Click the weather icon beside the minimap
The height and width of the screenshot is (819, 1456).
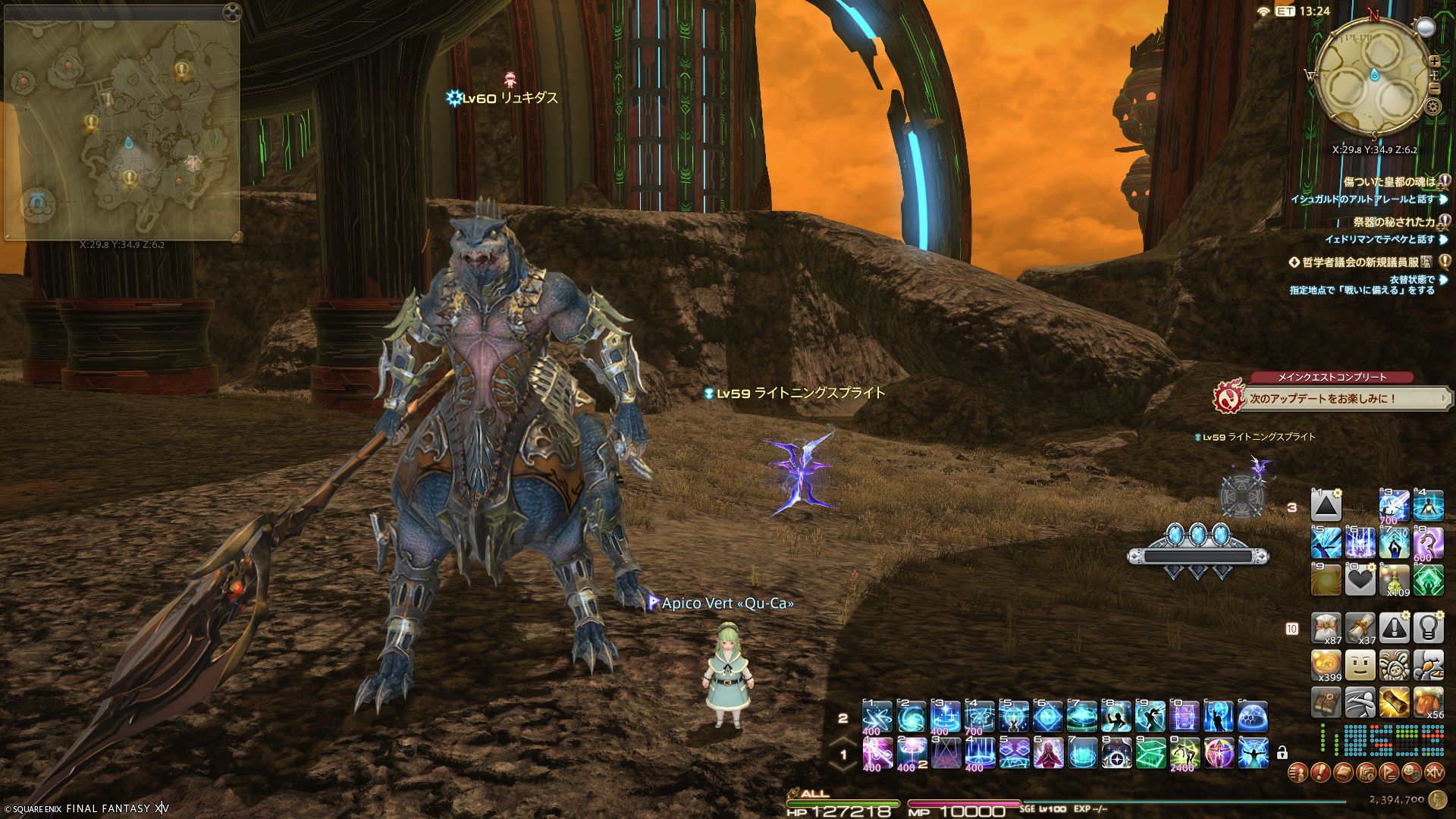1426,27
